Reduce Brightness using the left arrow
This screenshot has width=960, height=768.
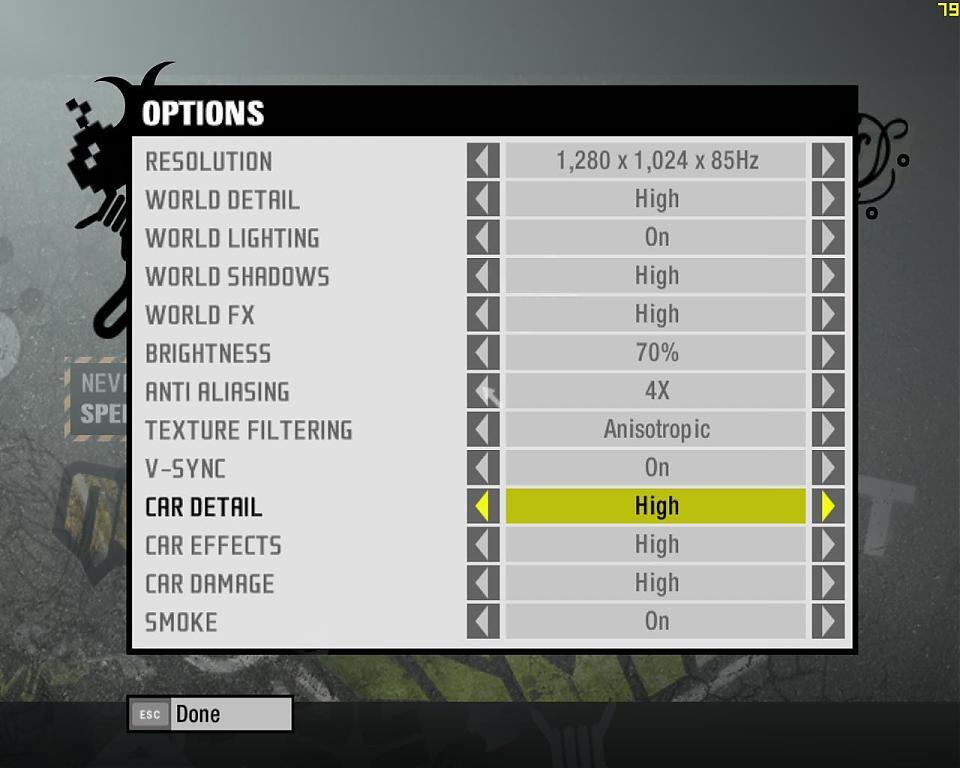tap(483, 353)
